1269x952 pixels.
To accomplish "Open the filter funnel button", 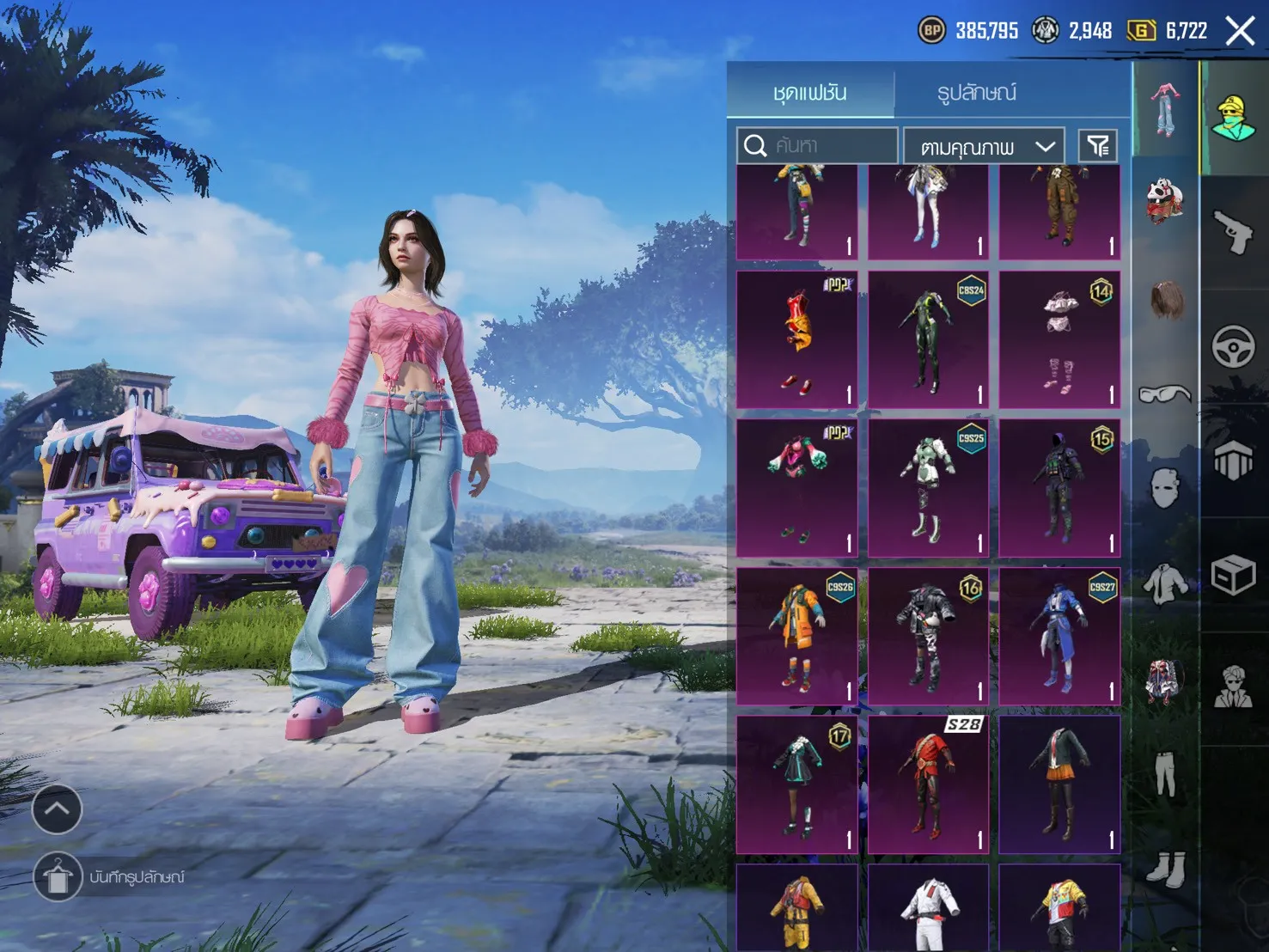I will [1098, 146].
